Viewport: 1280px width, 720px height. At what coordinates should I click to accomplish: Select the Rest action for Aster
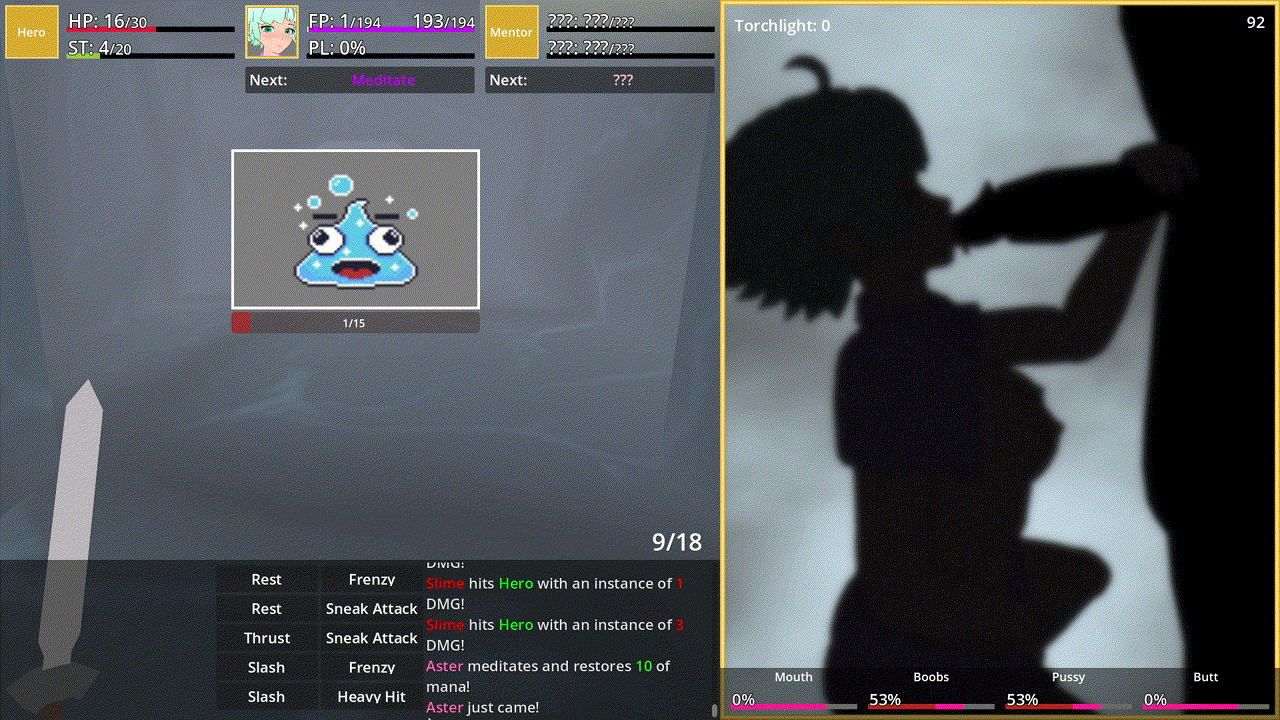tap(265, 579)
